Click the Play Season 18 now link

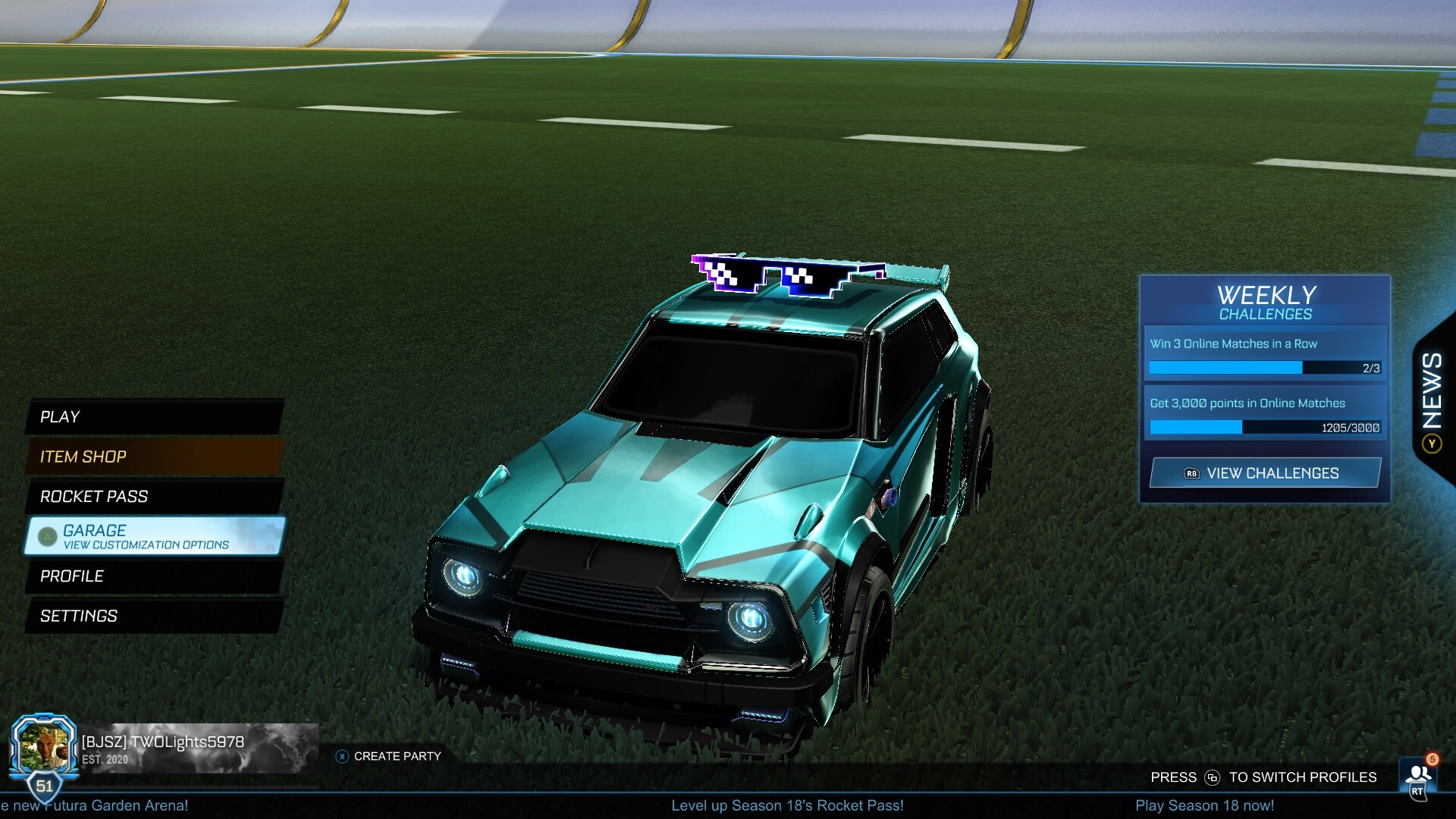[x=1205, y=805]
